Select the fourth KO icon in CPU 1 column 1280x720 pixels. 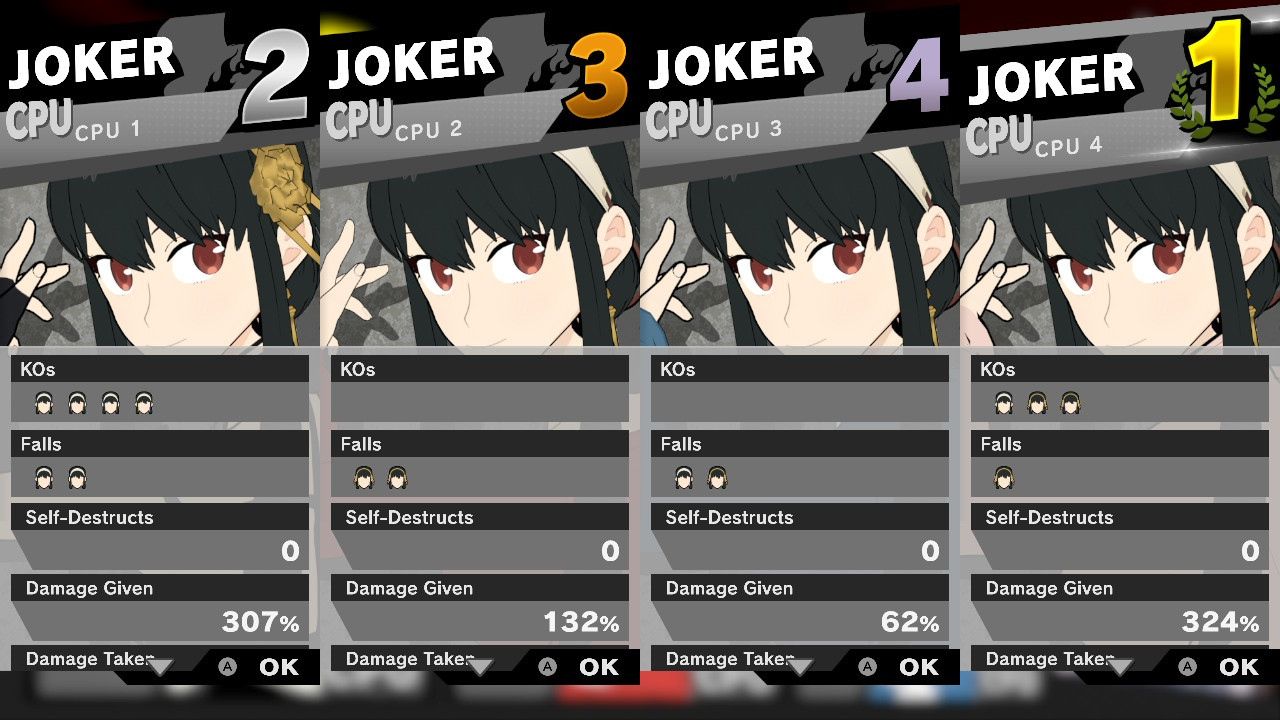(144, 403)
